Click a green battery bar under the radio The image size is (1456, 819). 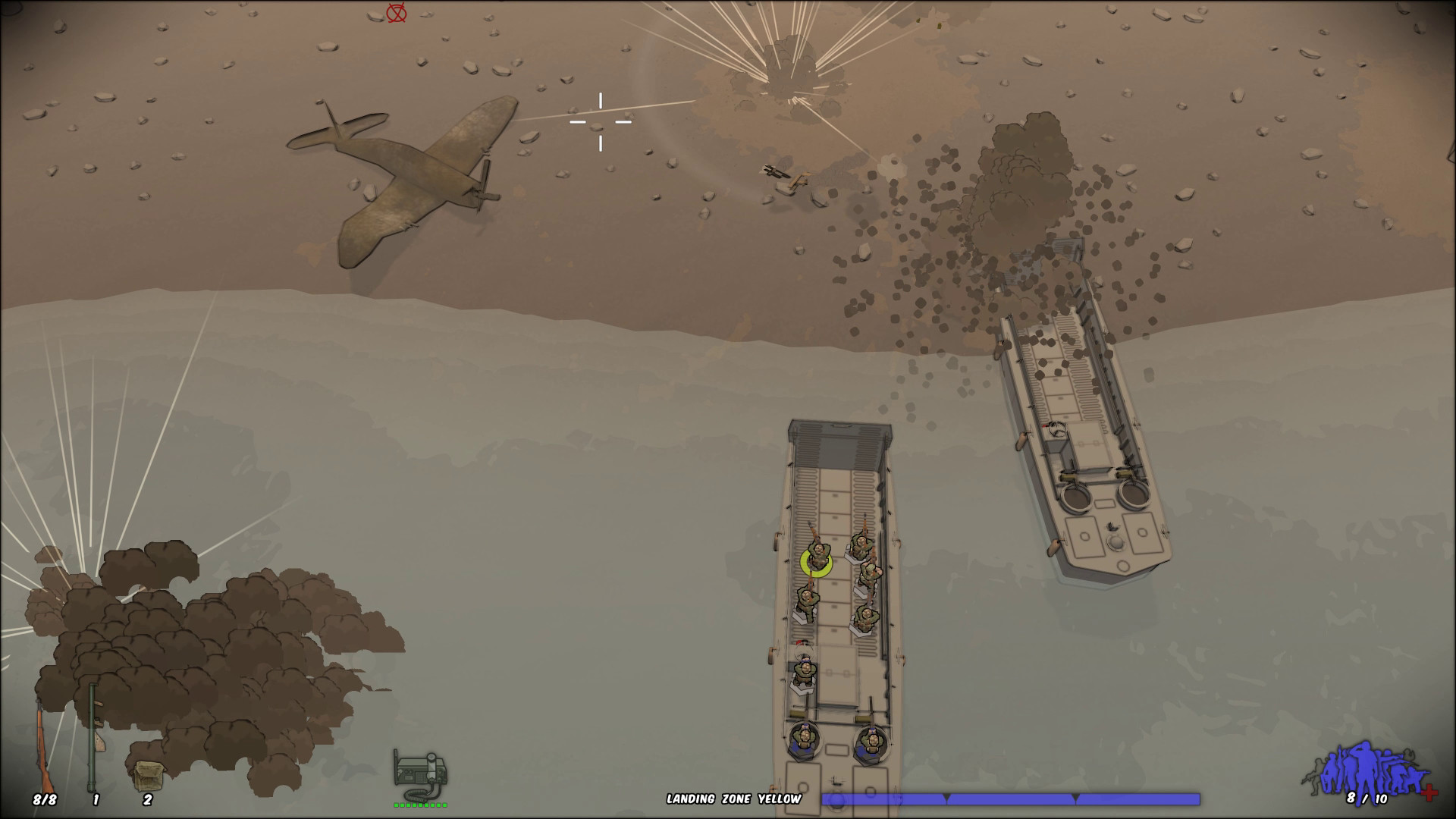(x=398, y=805)
